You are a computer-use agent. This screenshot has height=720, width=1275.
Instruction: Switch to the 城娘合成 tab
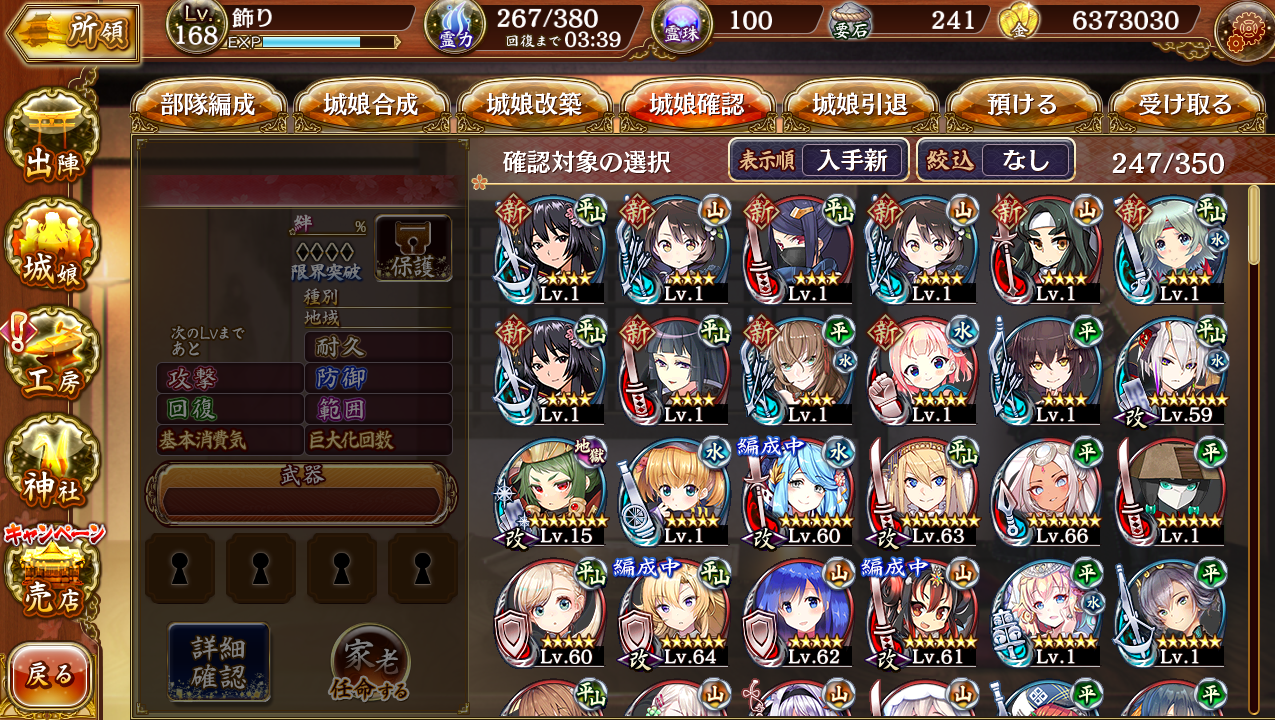click(x=371, y=105)
